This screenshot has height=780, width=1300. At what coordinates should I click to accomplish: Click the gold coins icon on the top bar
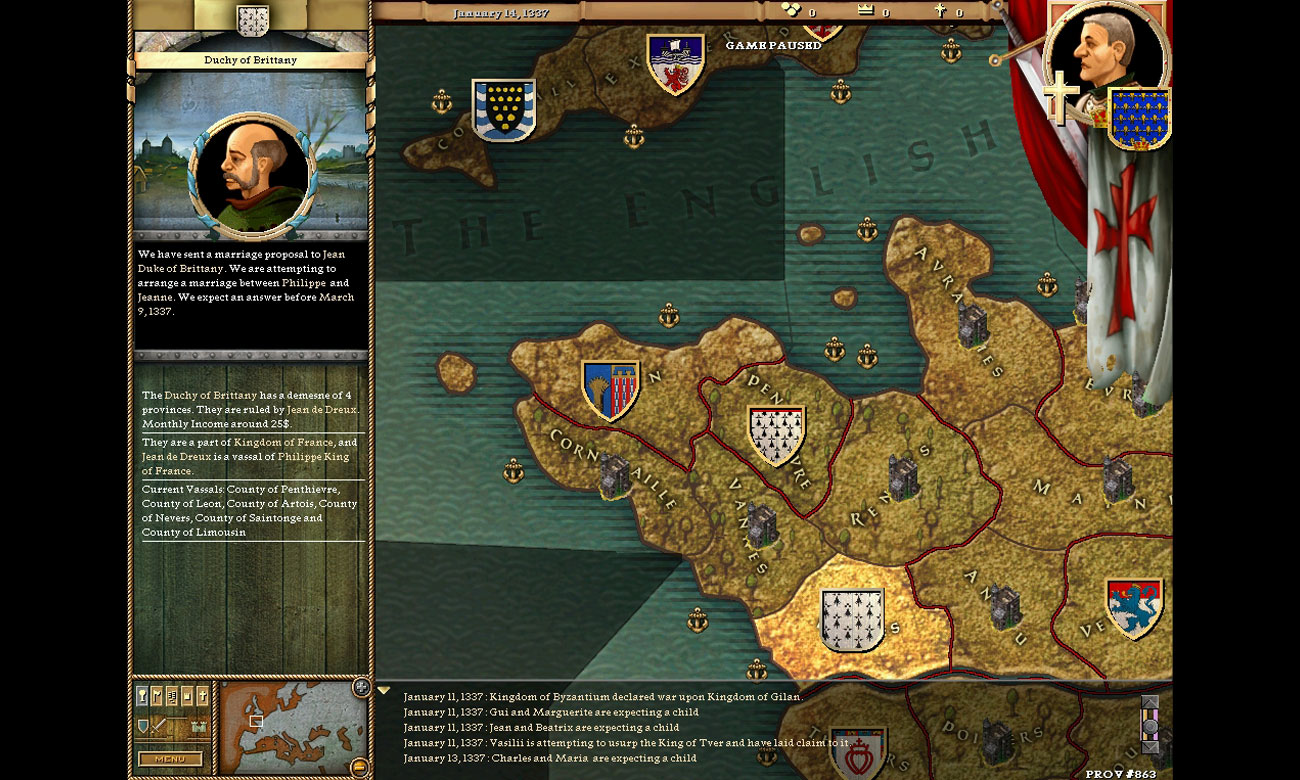click(789, 8)
